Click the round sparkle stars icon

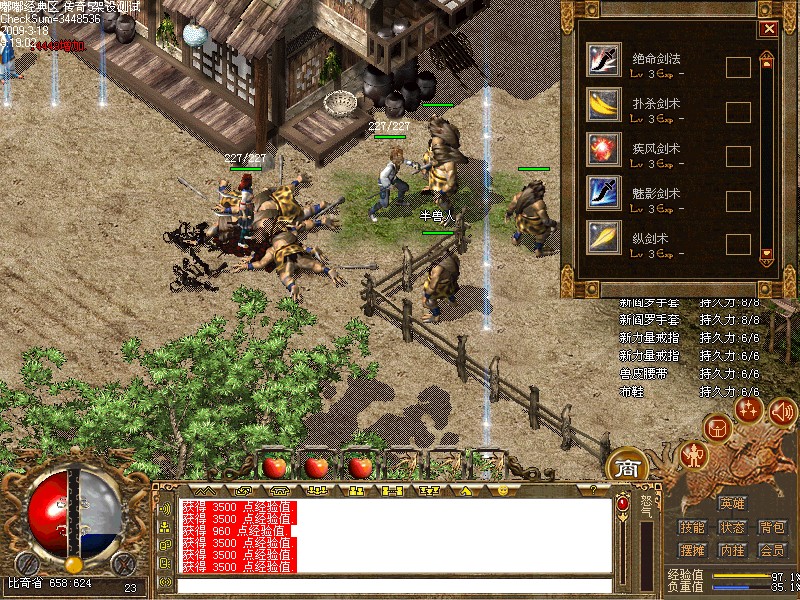749,408
